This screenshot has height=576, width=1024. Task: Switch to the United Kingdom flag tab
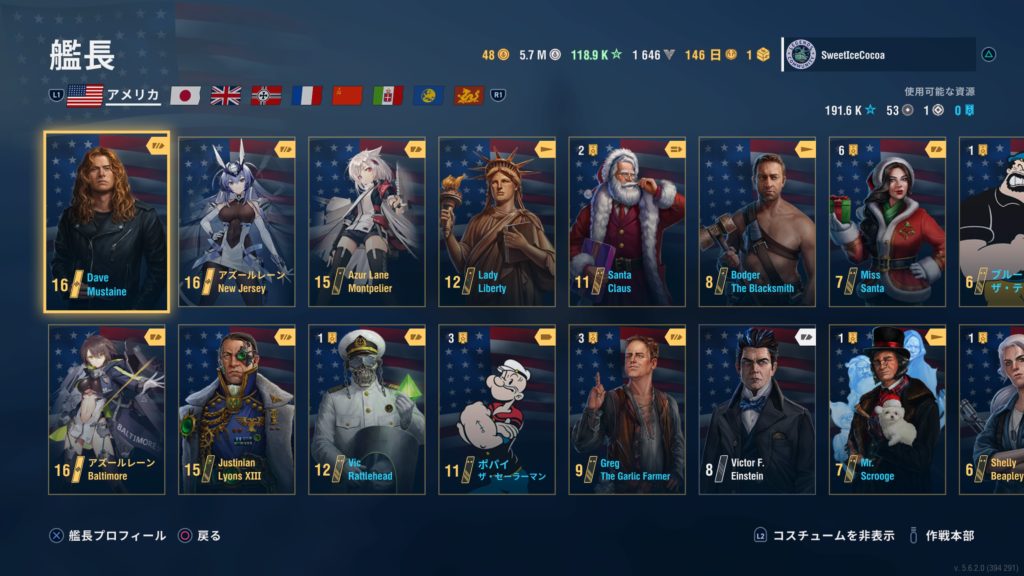coord(226,95)
